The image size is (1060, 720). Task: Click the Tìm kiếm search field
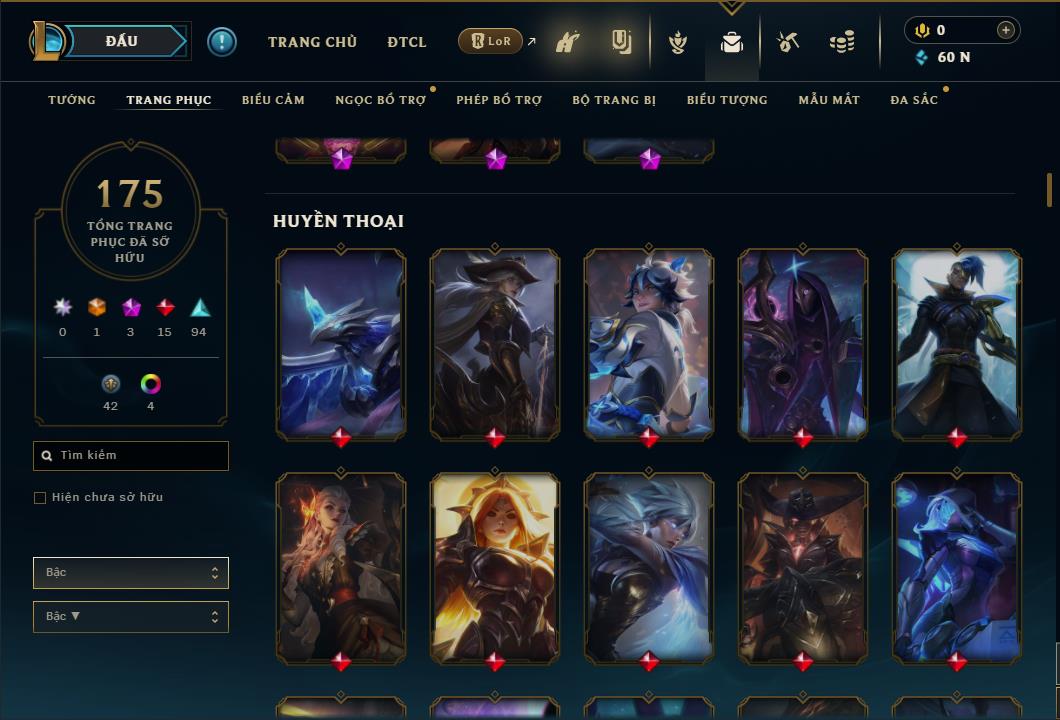tap(131, 456)
